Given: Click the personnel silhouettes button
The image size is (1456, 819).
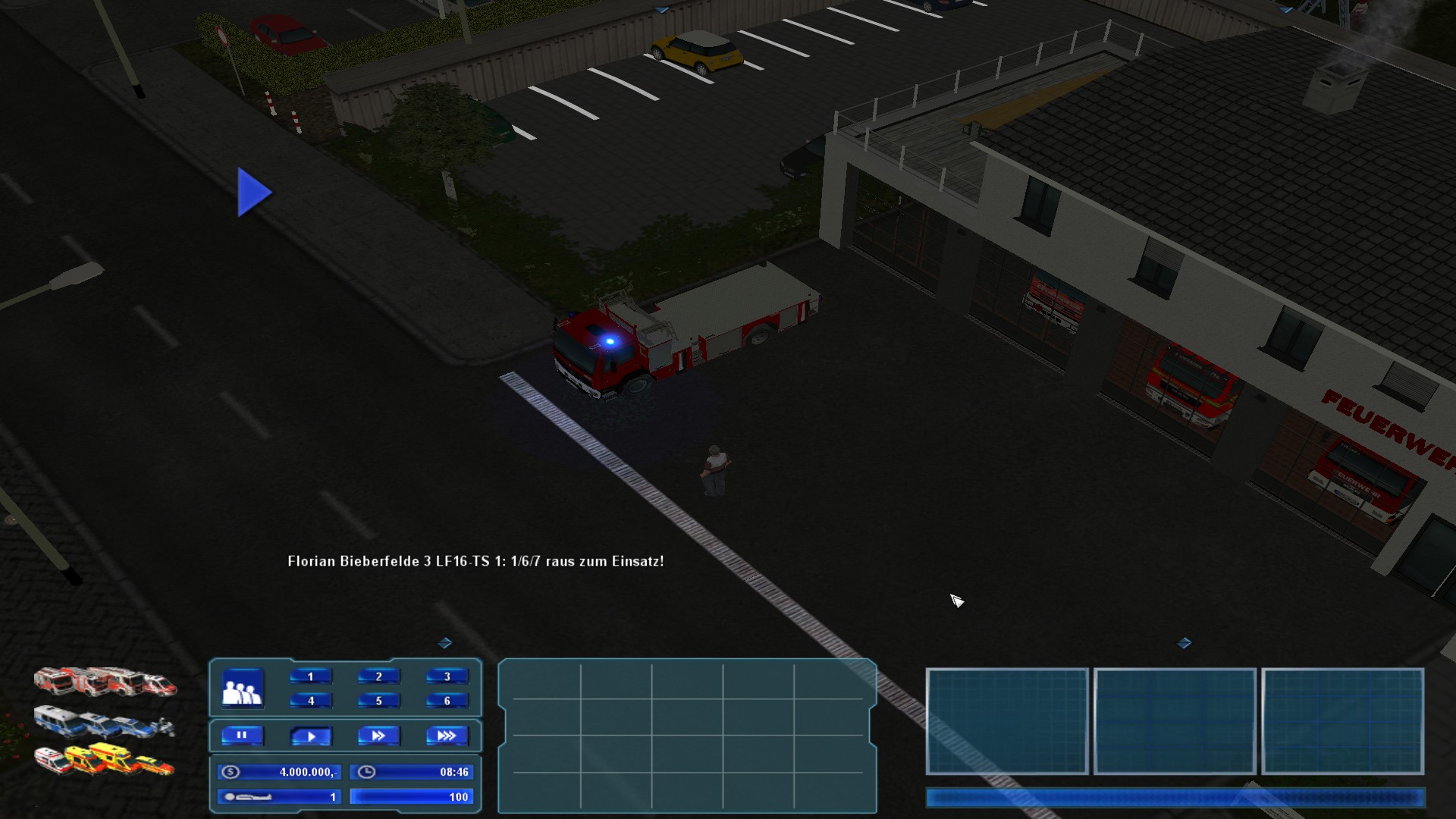Looking at the screenshot, I should [243, 689].
